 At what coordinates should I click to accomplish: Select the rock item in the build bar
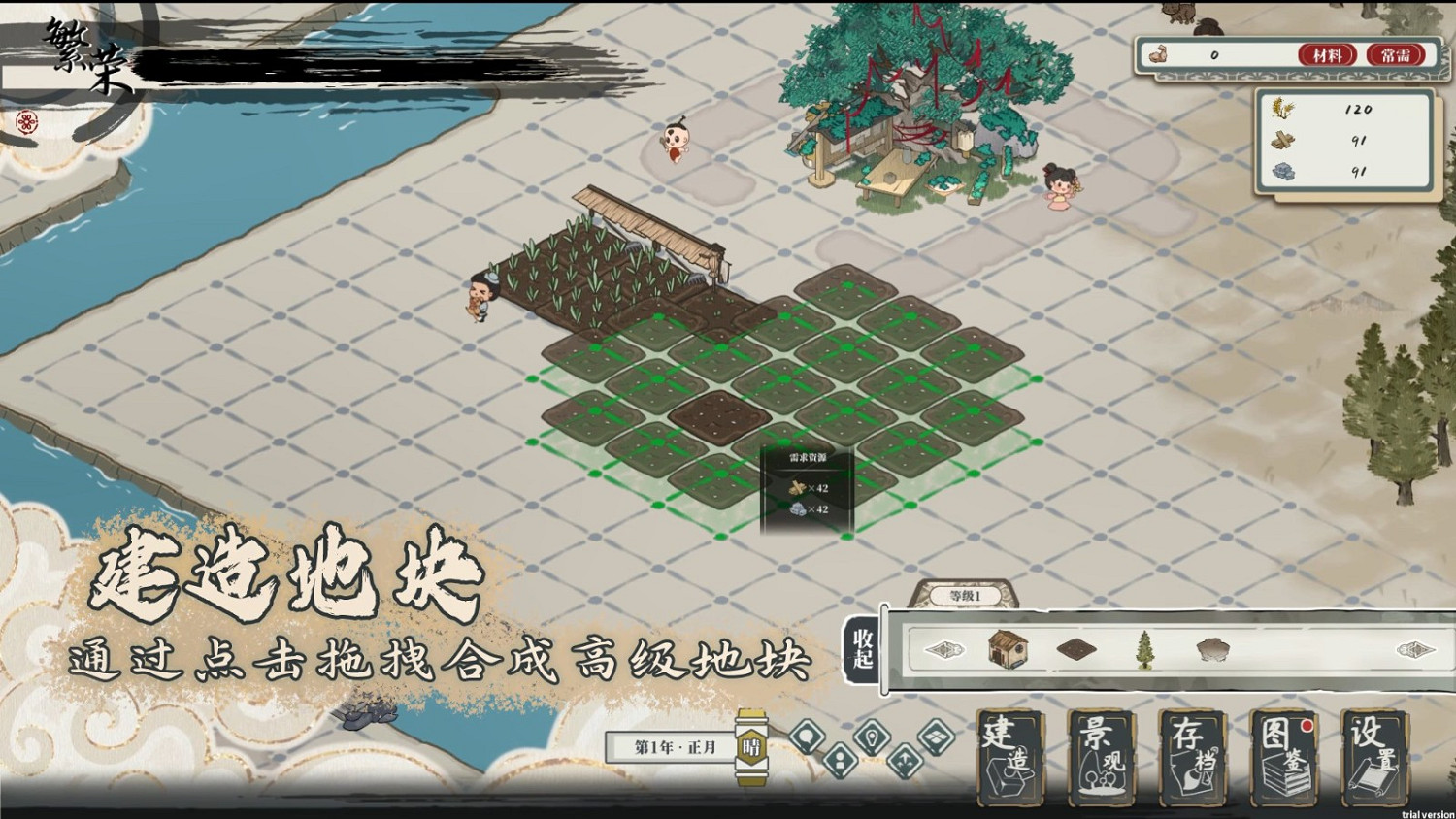click(x=1213, y=648)
